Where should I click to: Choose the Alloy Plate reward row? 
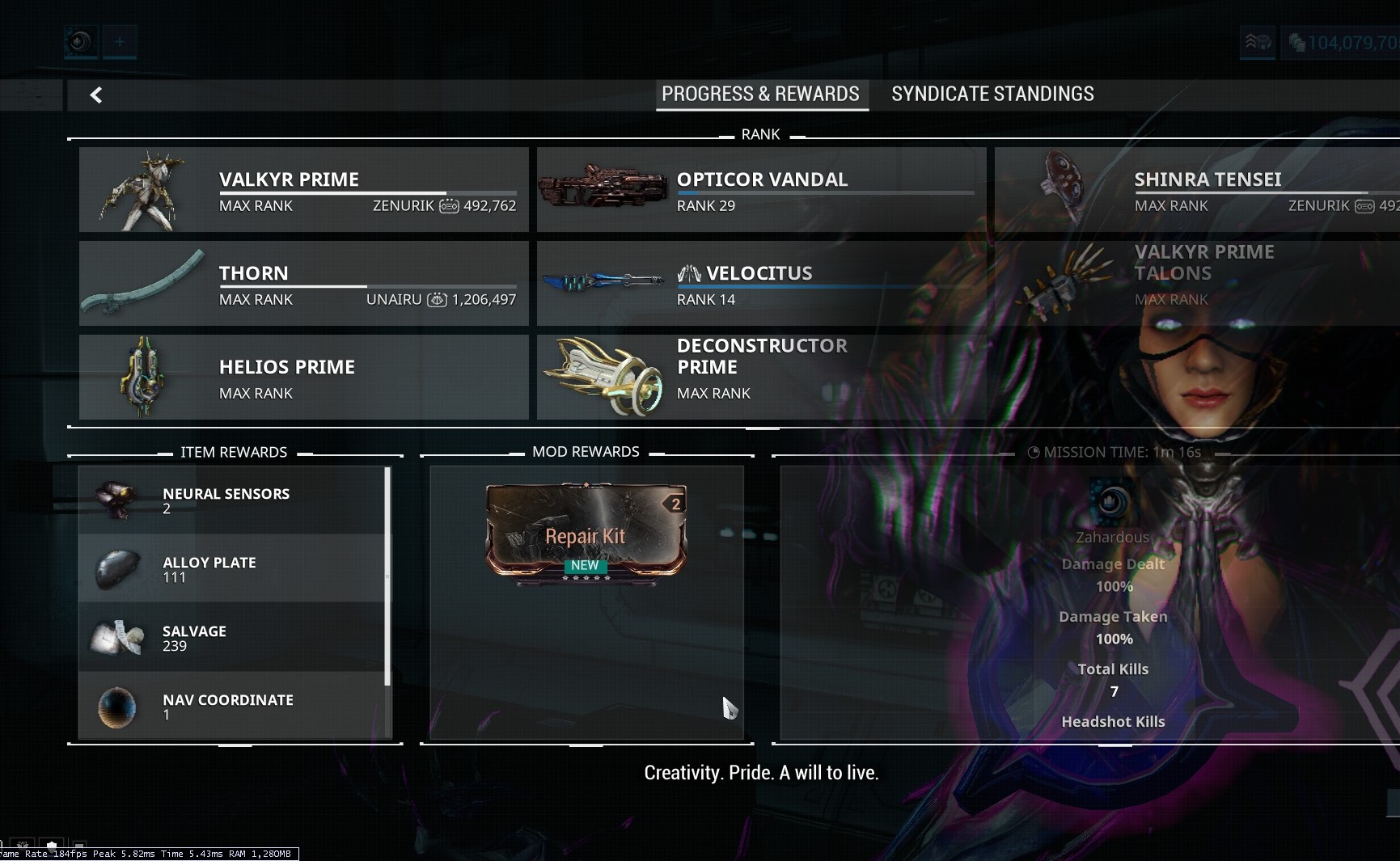coord(231,569)
